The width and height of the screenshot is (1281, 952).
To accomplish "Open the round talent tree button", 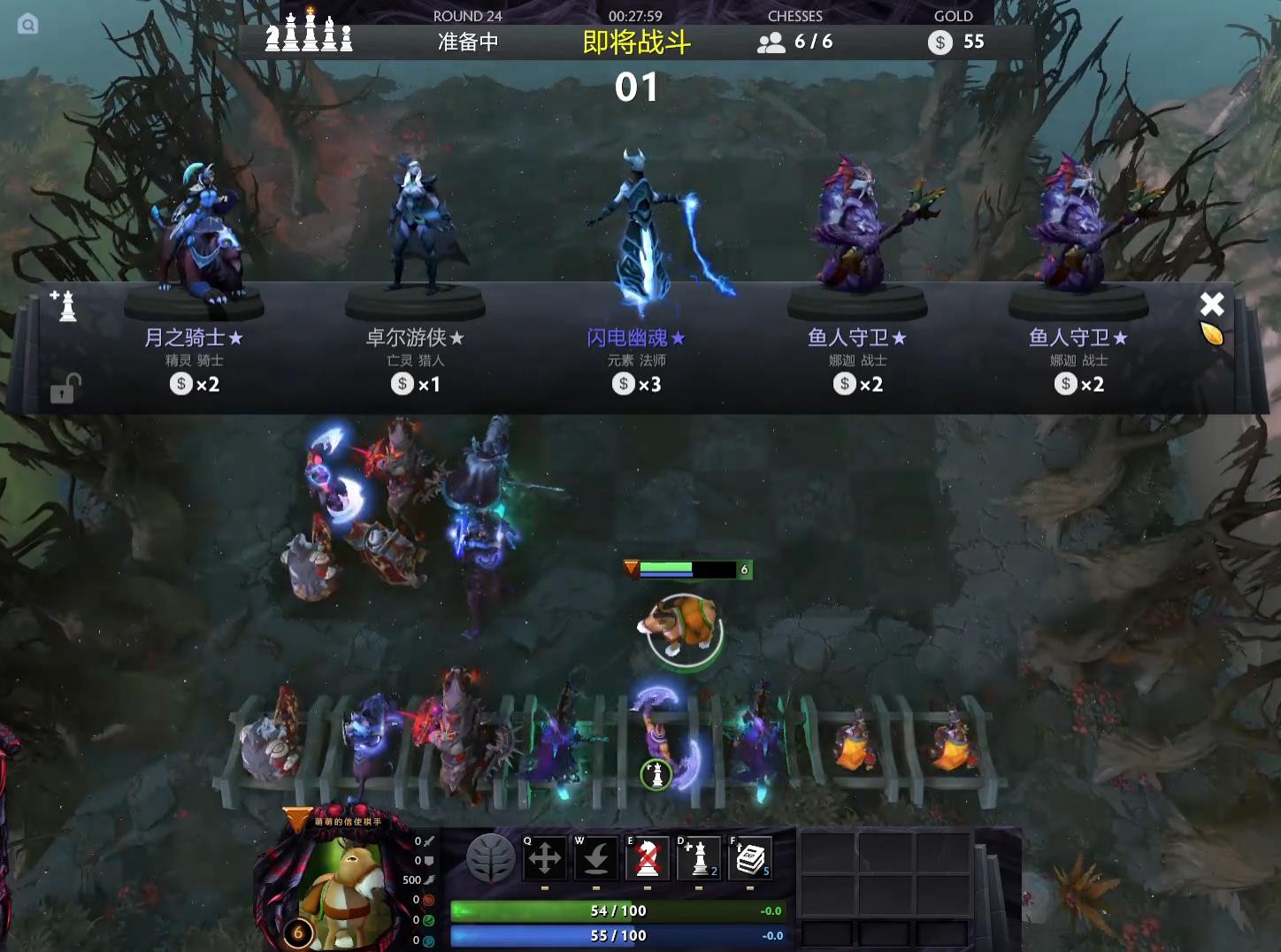I will (491, 857).
